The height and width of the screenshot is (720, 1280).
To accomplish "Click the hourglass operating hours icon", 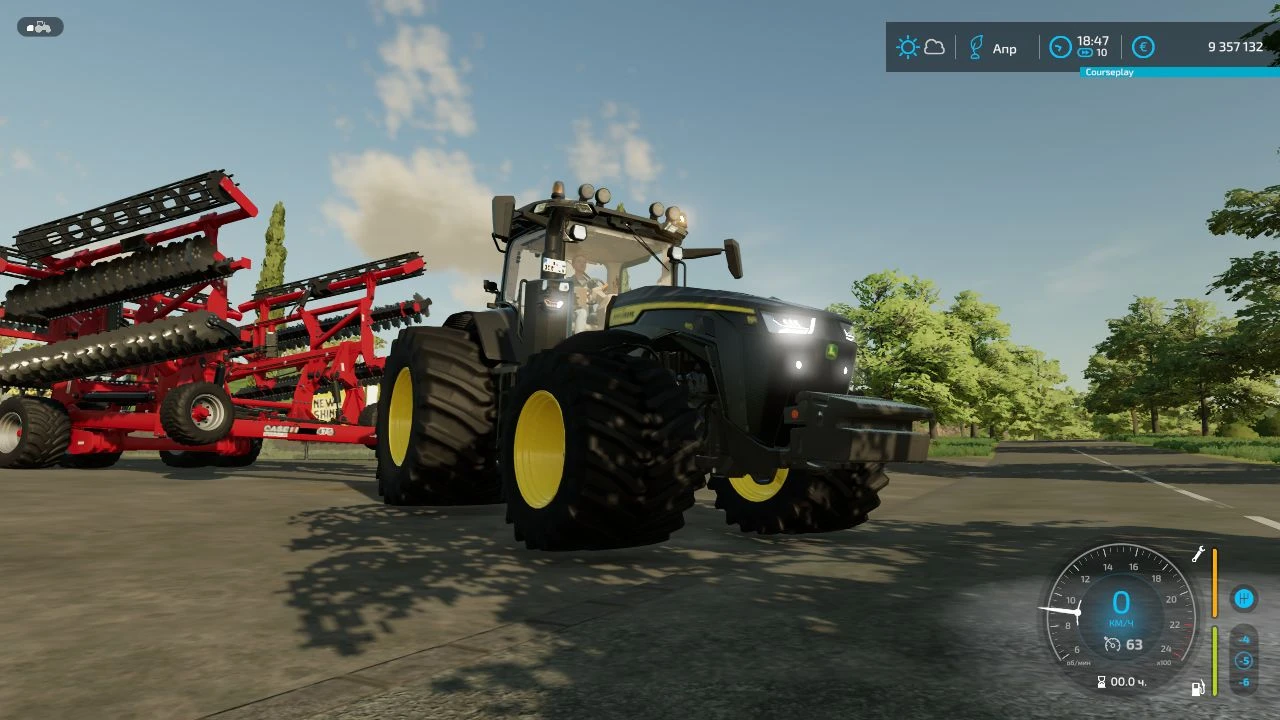I will click(x=1102, y=681).
